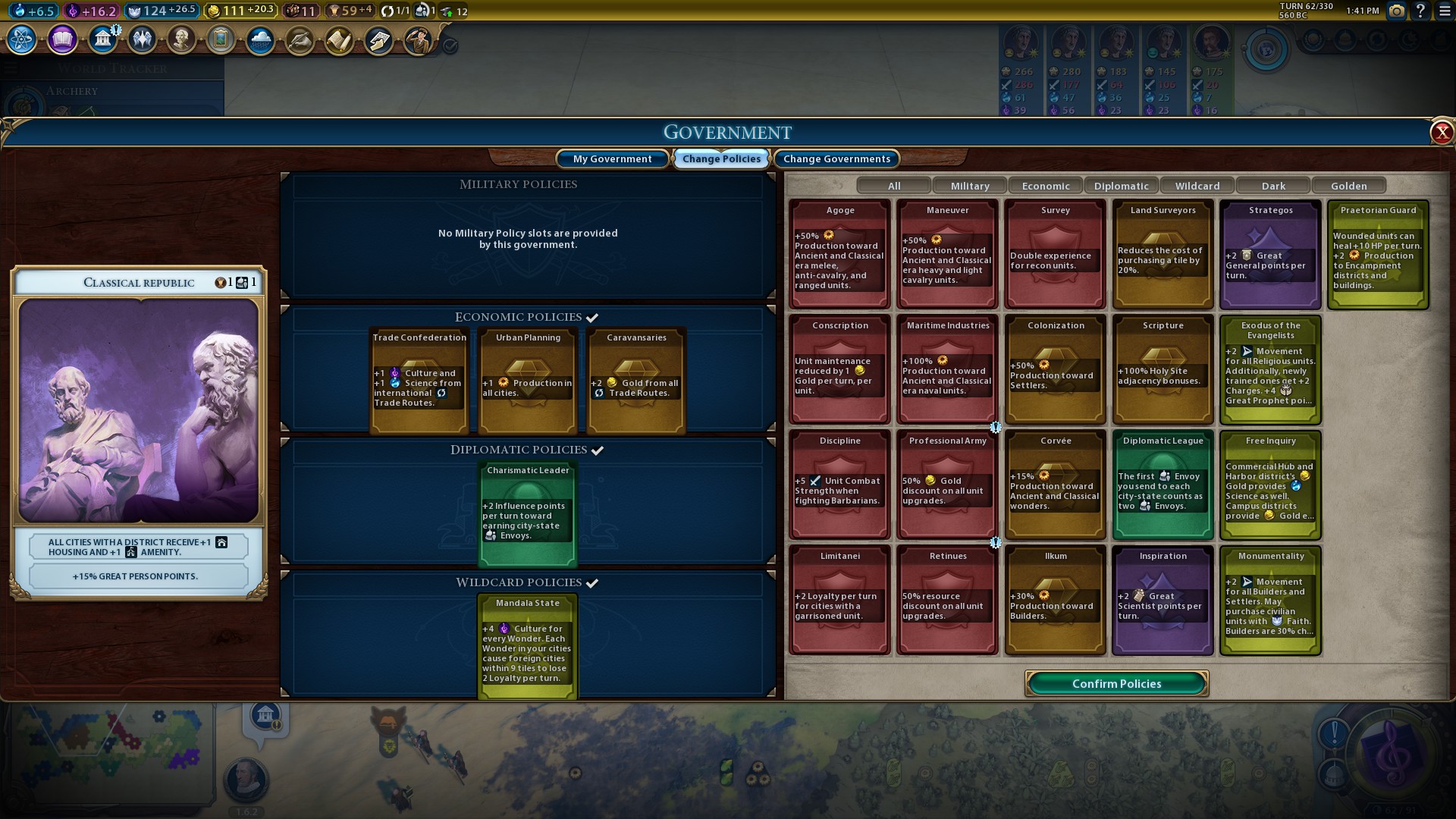Filter the list to Diplomatic policies

tap(1121, 186)
